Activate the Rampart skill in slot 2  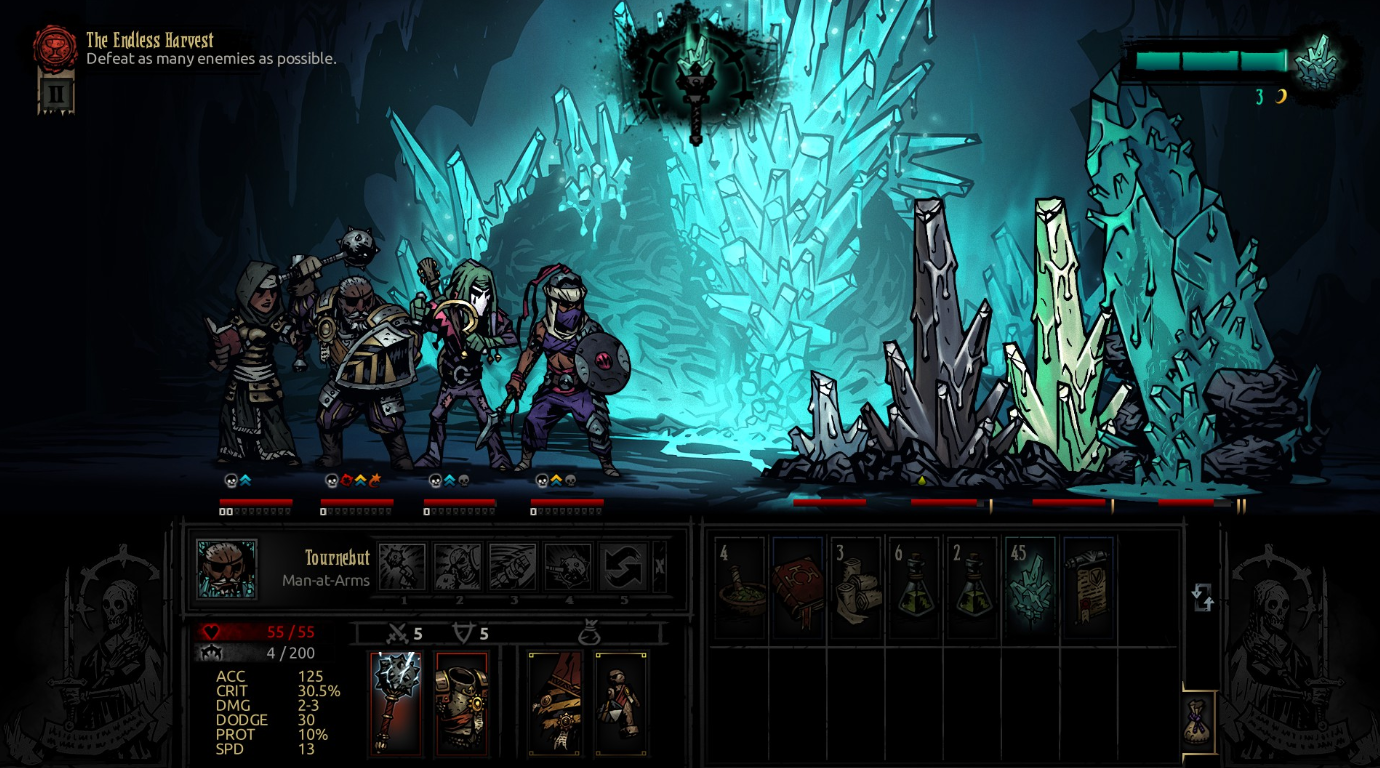(458, 565)
